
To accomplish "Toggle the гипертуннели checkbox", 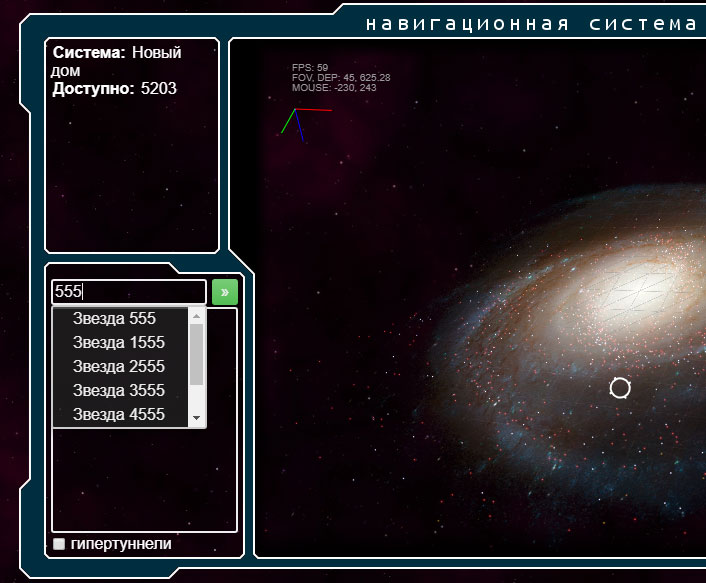I will click(59, 544).
